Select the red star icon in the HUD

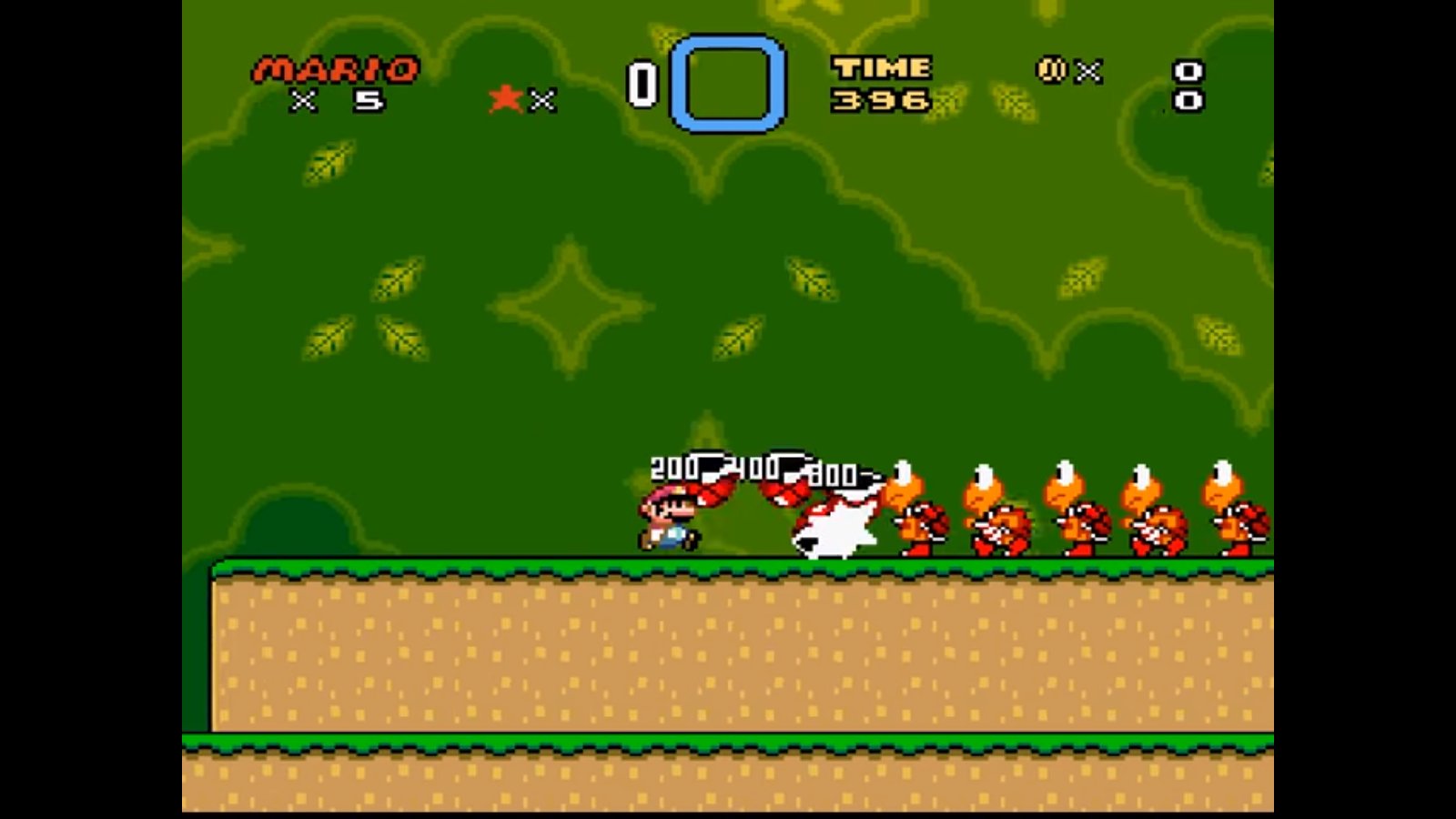tap(506, 95)
